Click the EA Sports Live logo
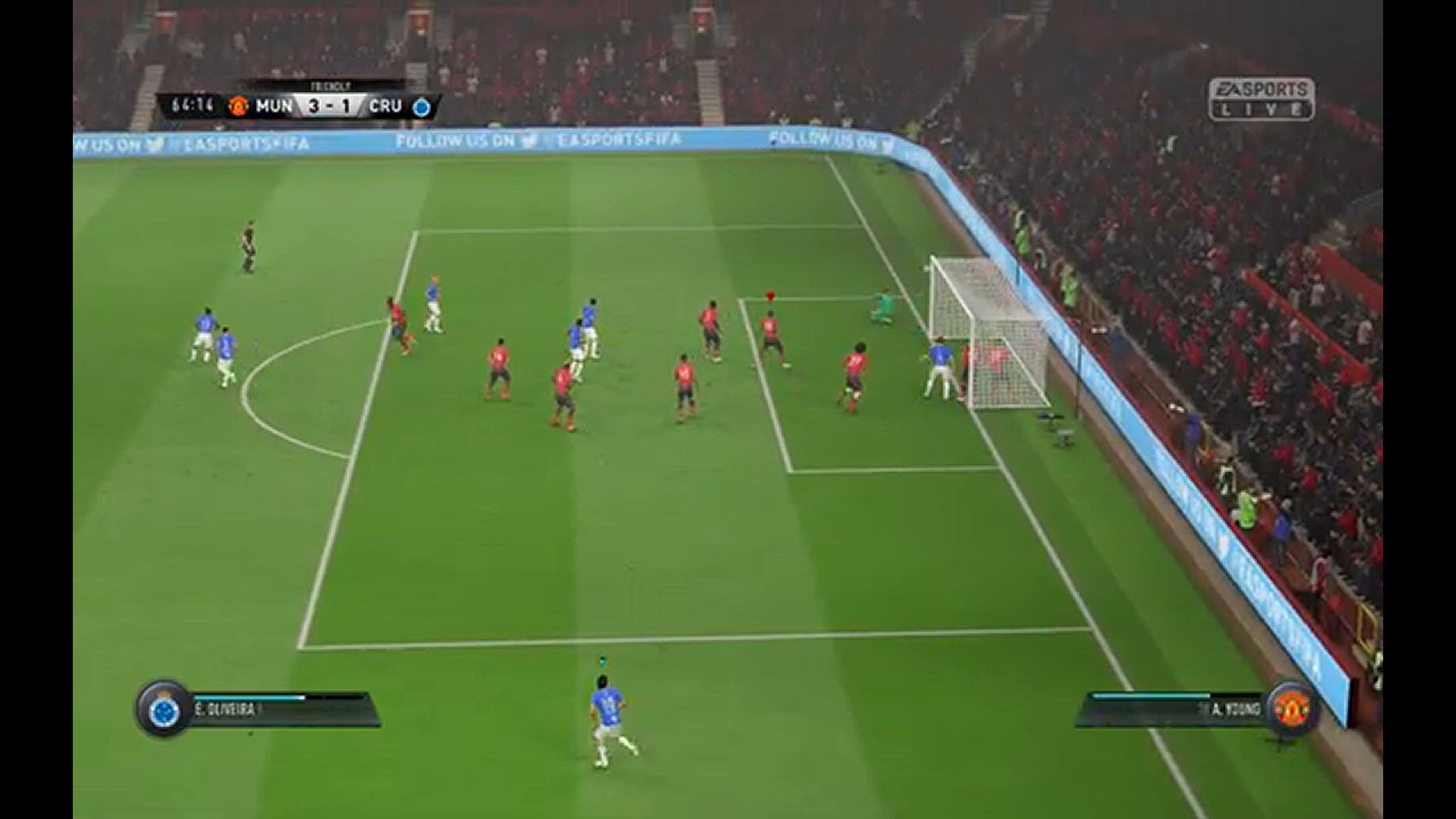This screenshot has height=819, width=1456. 1261,99
